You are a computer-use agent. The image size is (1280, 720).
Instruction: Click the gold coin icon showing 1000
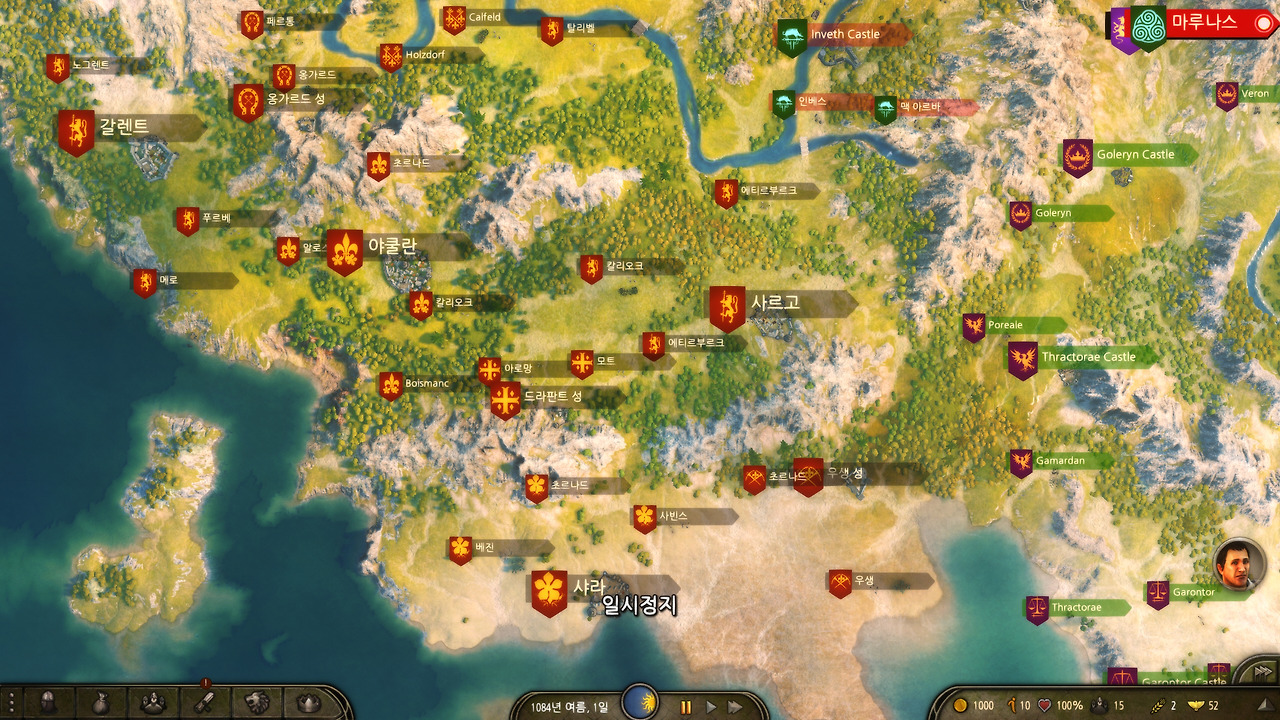[x=962, y=705]
